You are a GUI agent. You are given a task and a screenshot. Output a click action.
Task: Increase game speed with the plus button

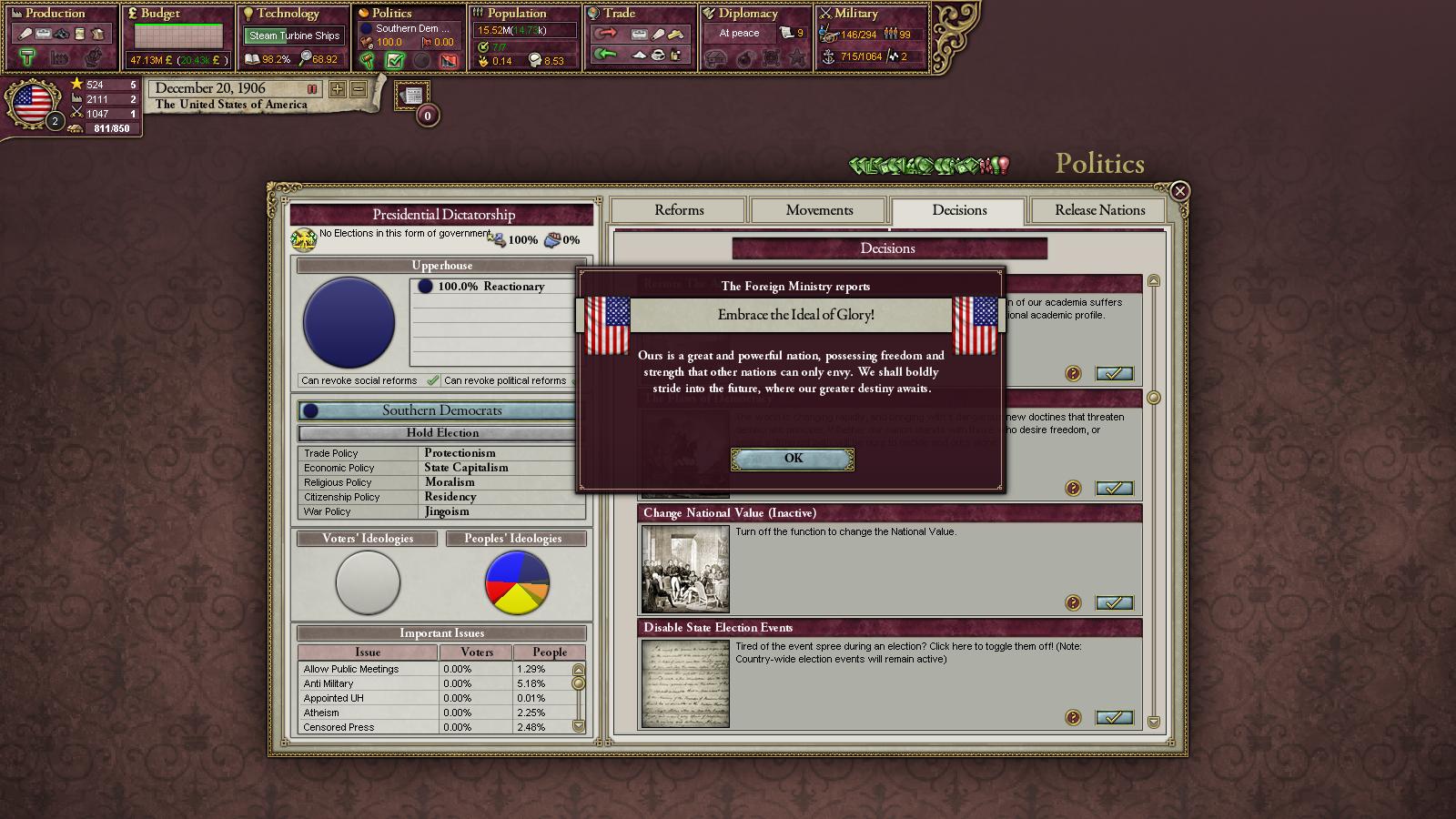(338, 89)
